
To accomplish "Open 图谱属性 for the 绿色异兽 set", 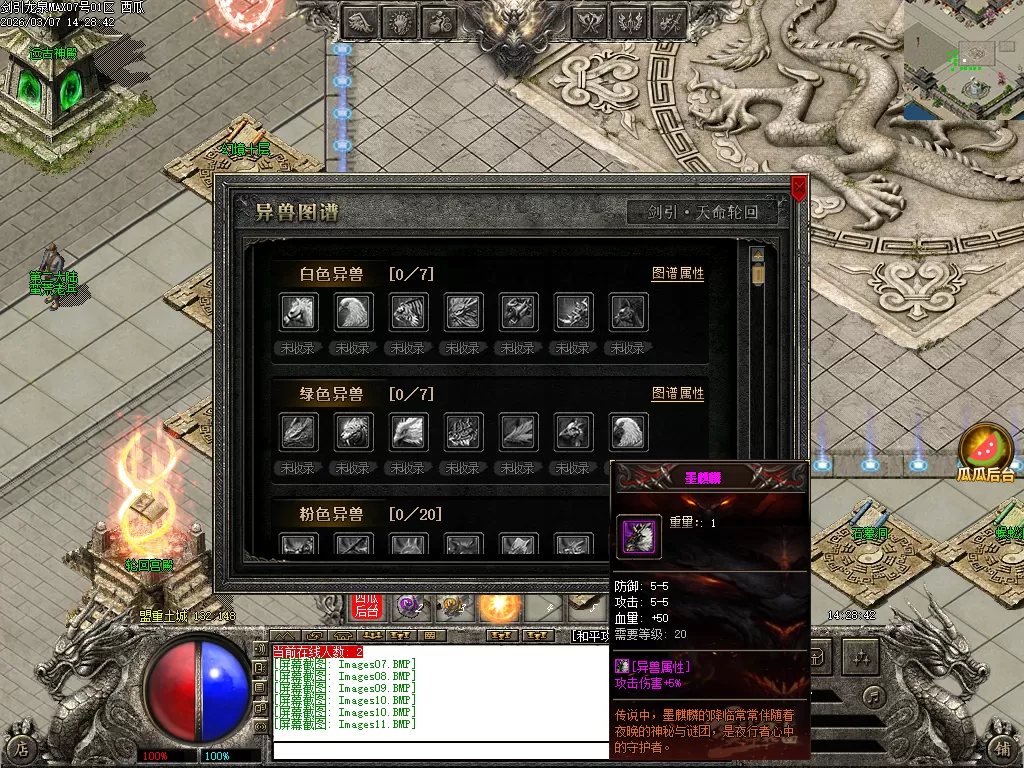I will pyautogui.click(x=677, y=394).
